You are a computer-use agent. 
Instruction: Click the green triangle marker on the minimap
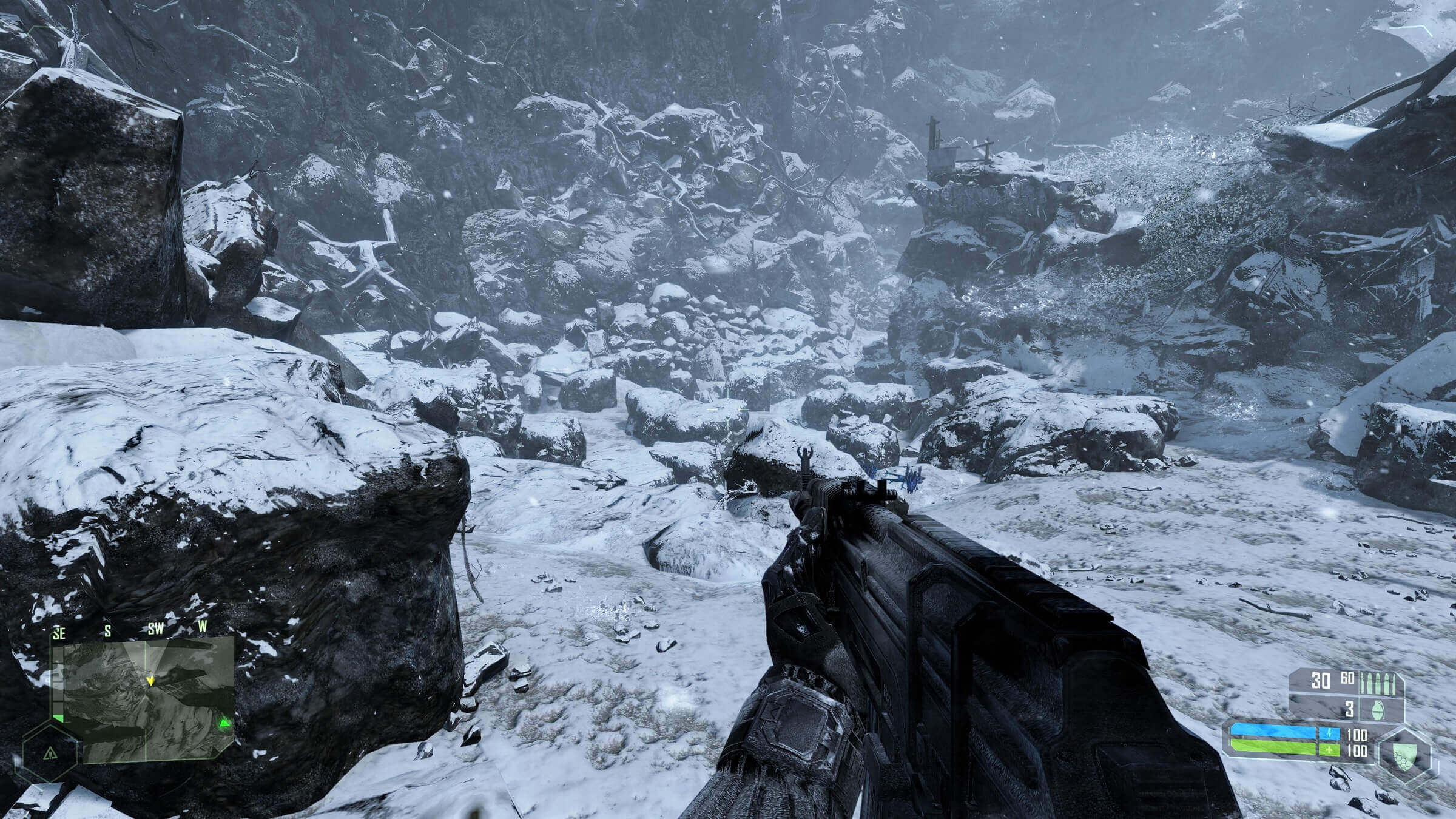225,723
